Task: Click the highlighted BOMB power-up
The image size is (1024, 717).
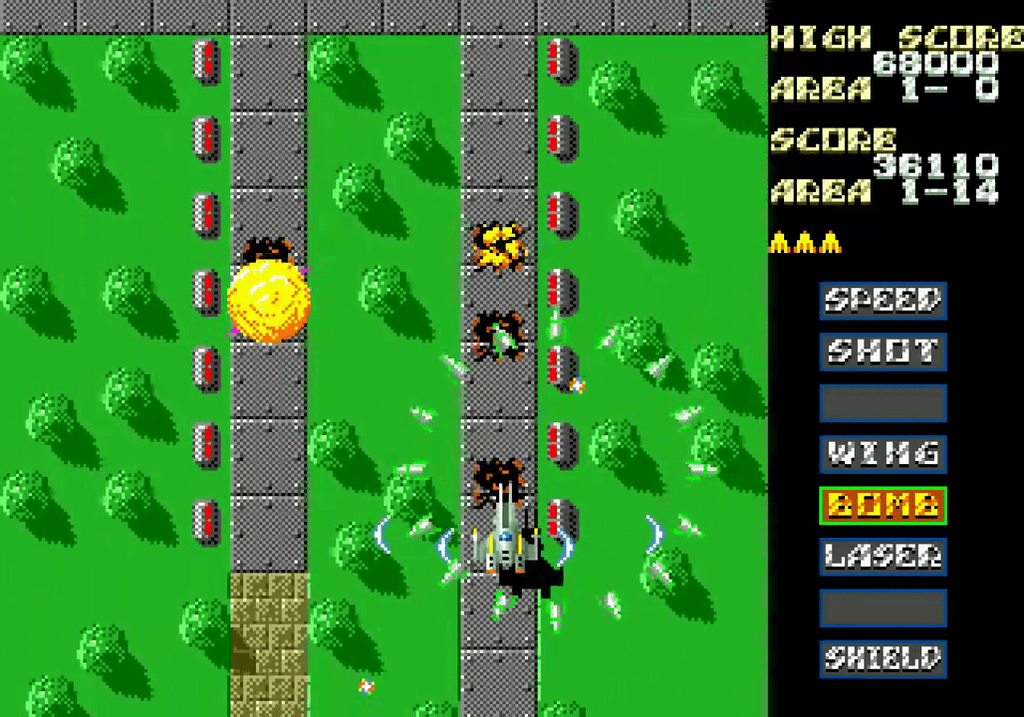Action: (x=882, y=505)
